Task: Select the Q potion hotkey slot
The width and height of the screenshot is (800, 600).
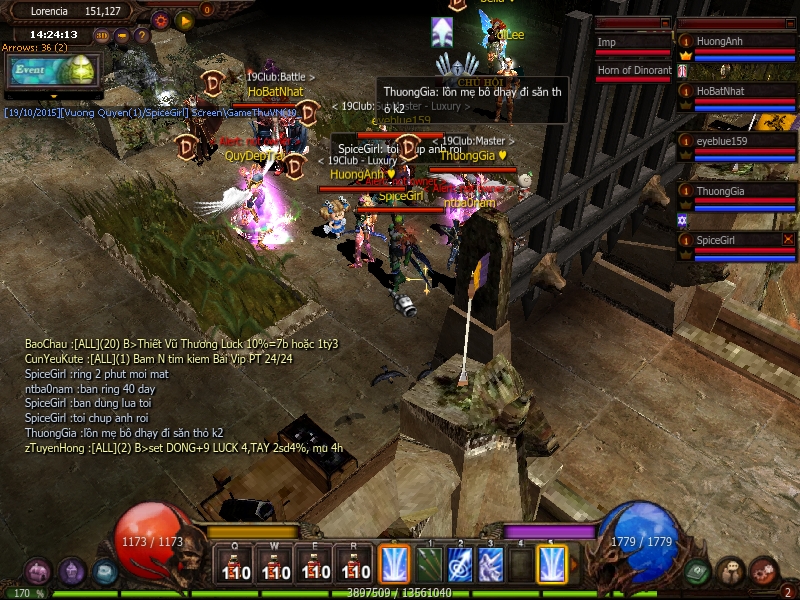Action: 234,565
